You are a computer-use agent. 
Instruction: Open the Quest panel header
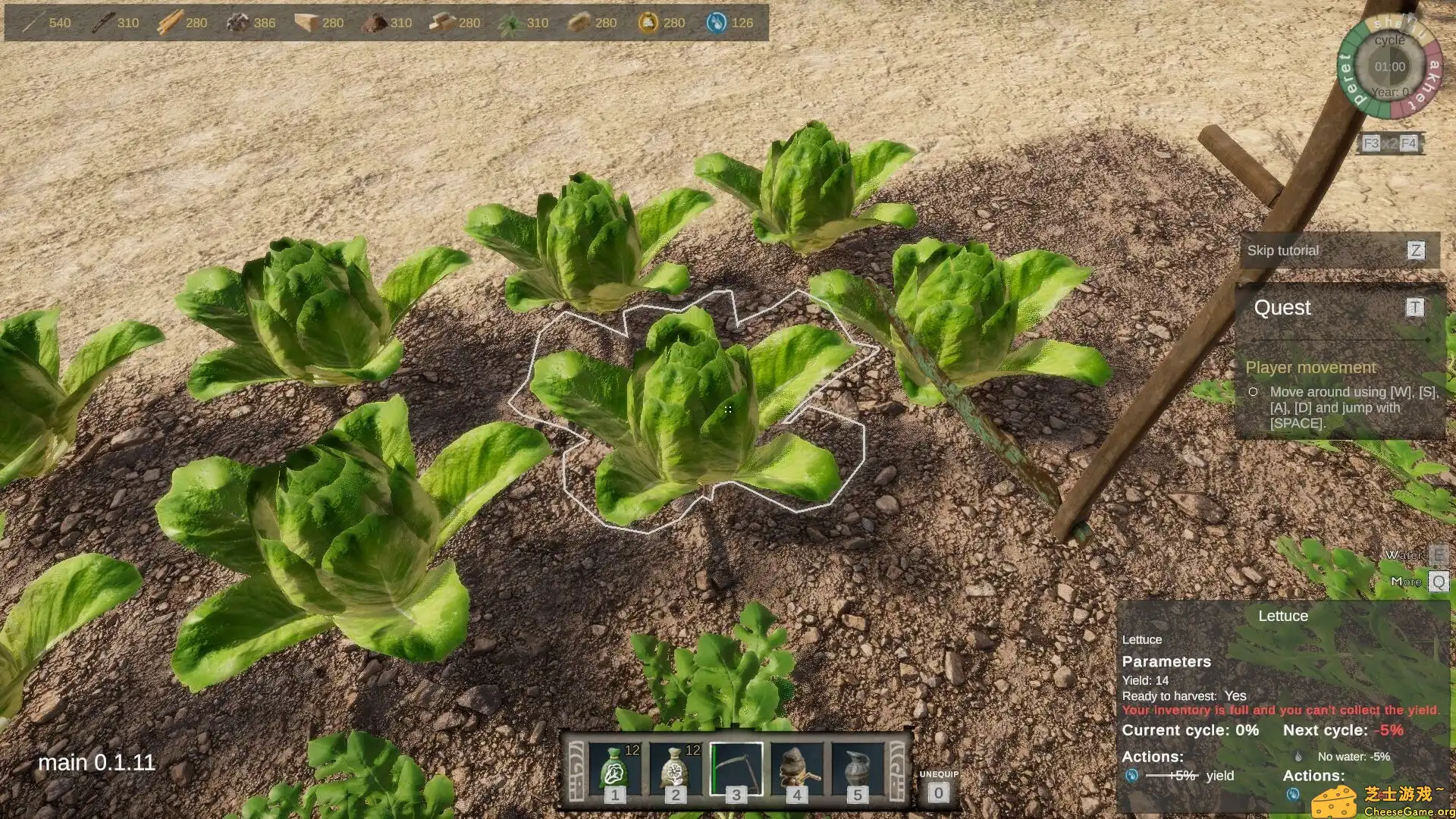(x=1282, y=308)
